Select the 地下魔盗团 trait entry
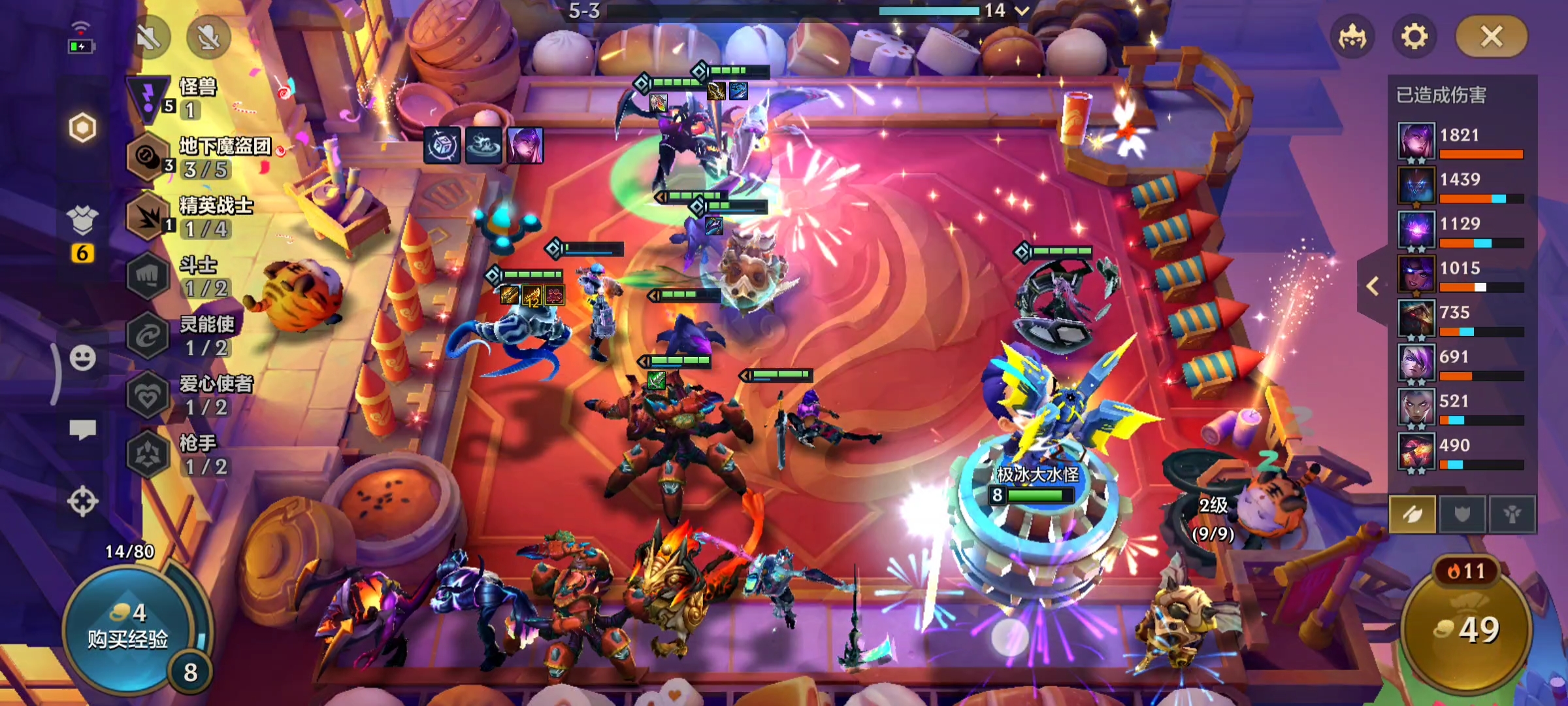The height and width of the screenshot is (706, 1568). [196, 158]
